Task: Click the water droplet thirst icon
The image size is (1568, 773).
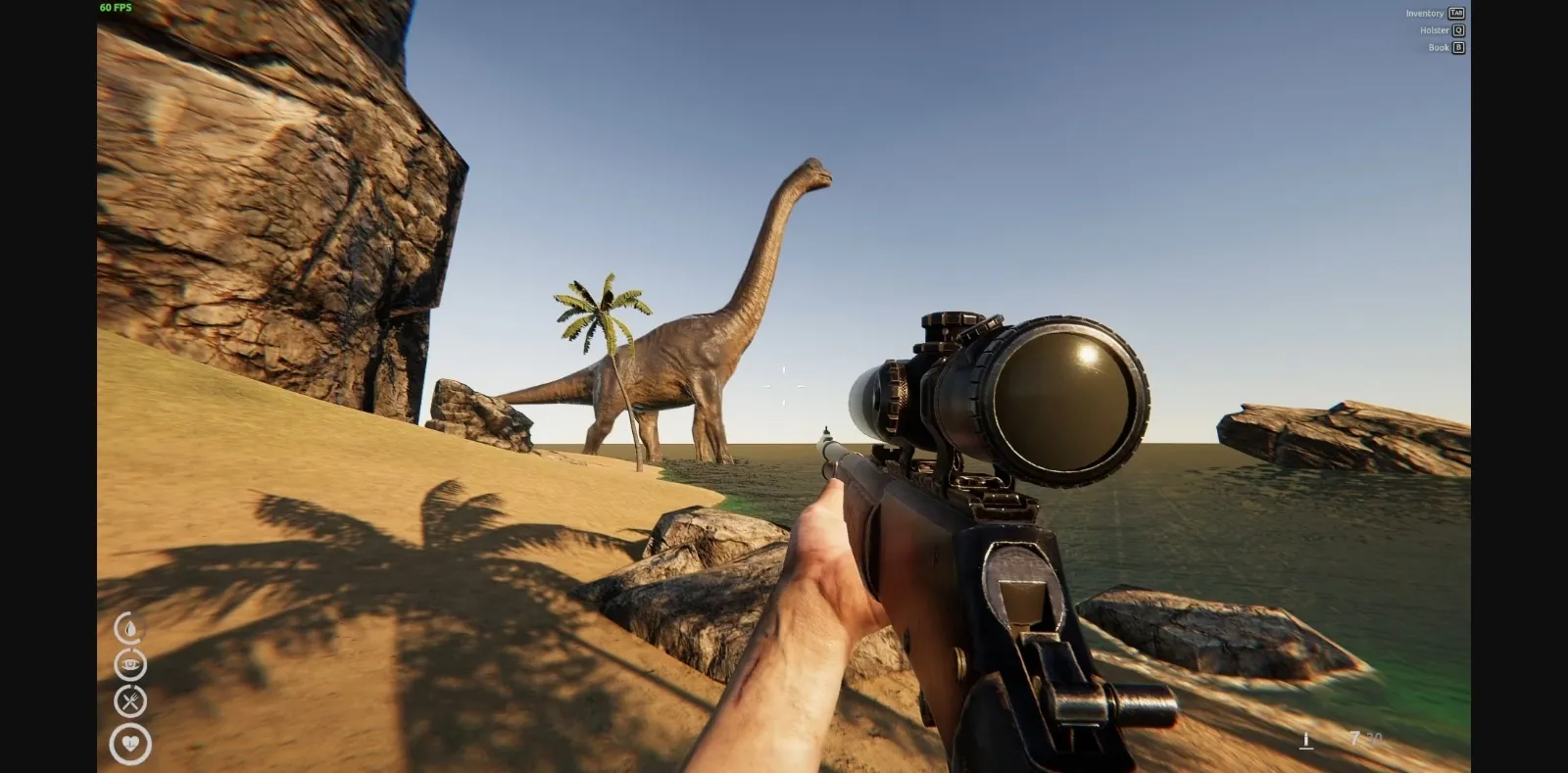Action: click(128, 628)
